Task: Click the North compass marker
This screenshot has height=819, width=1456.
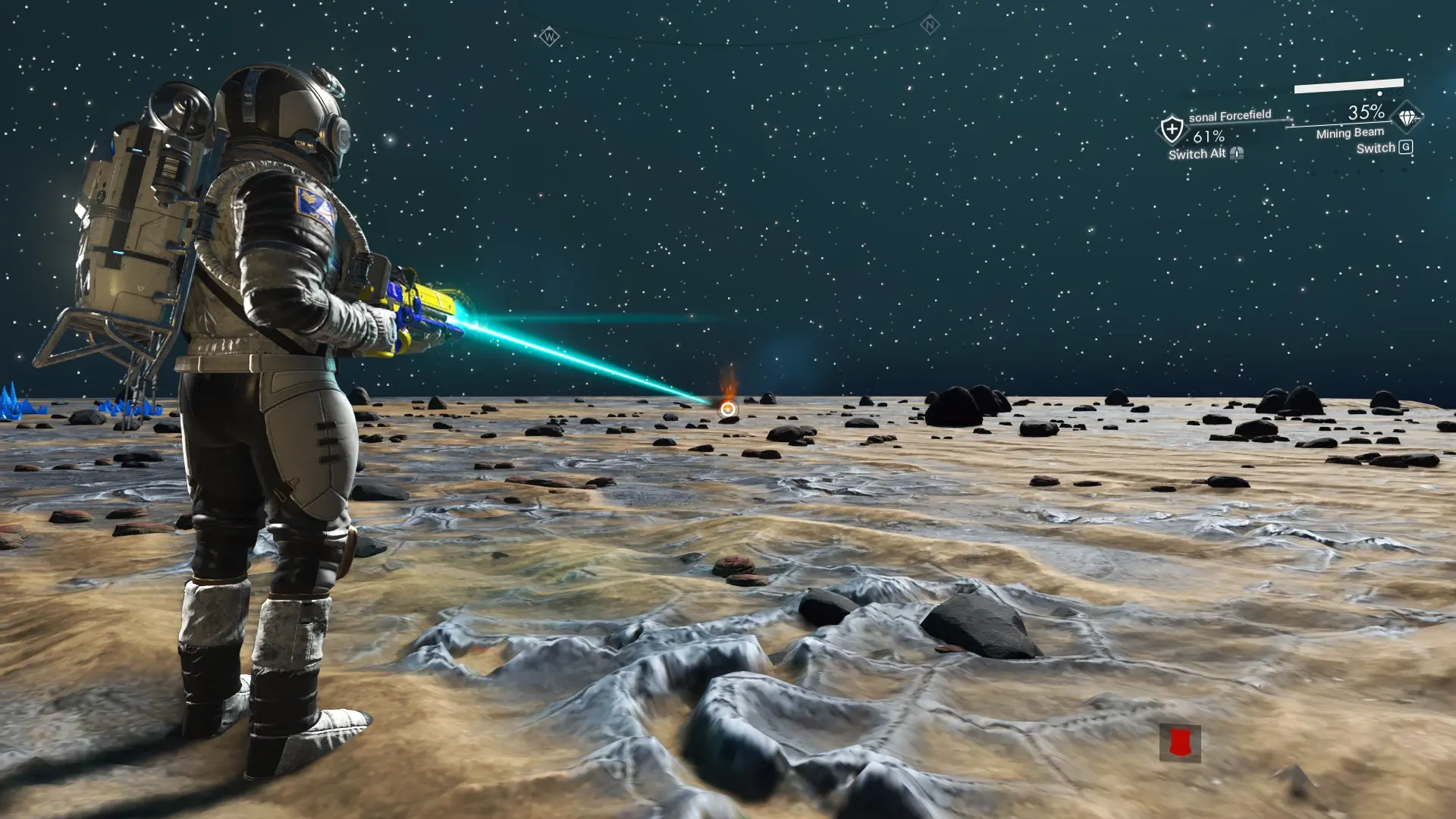Action: click(x=930, y=25)
